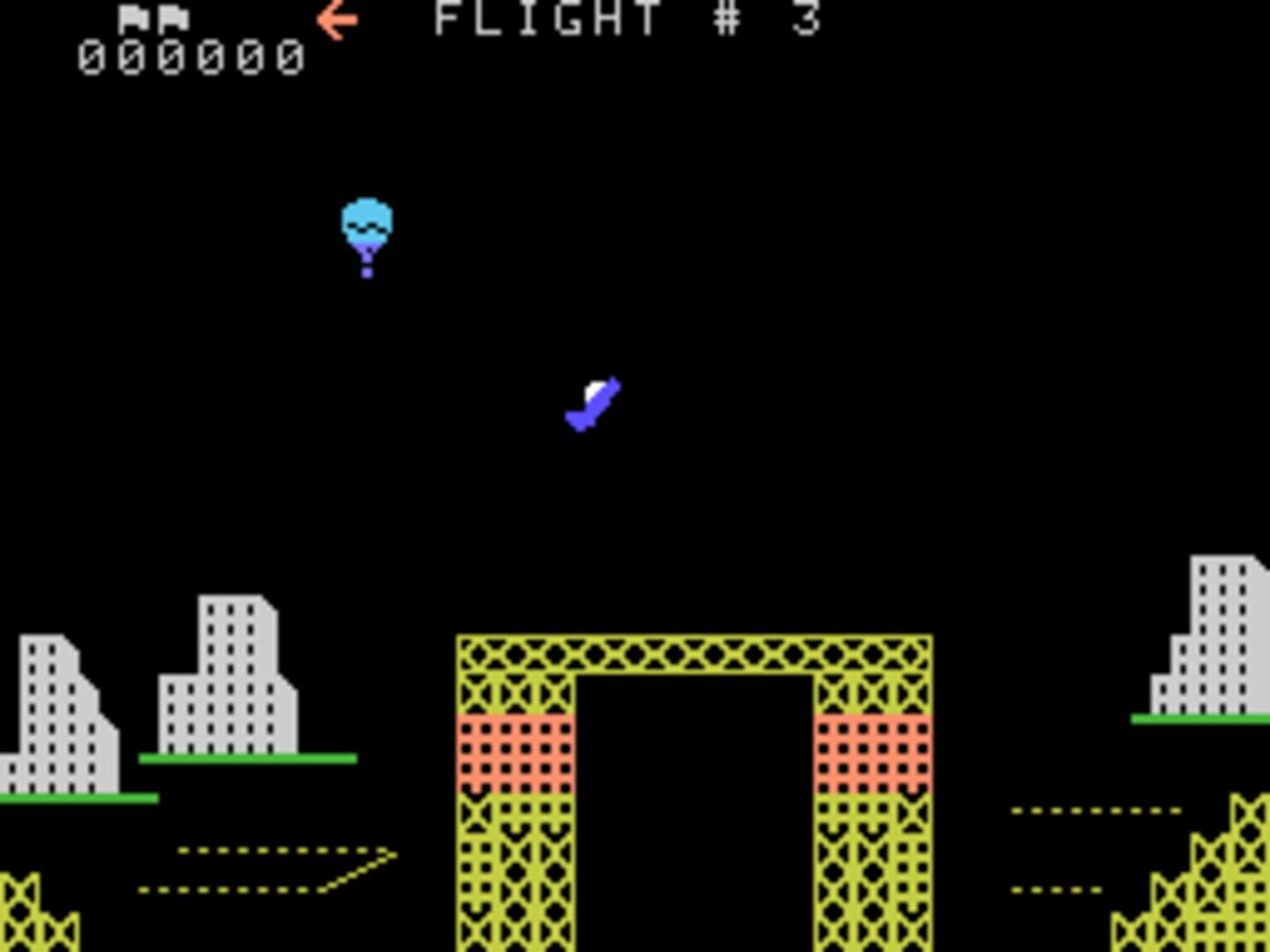The height and width of the screenshot is (952, 1270).
Task: Click the green landing strip under the building
Action: point(247,760)
